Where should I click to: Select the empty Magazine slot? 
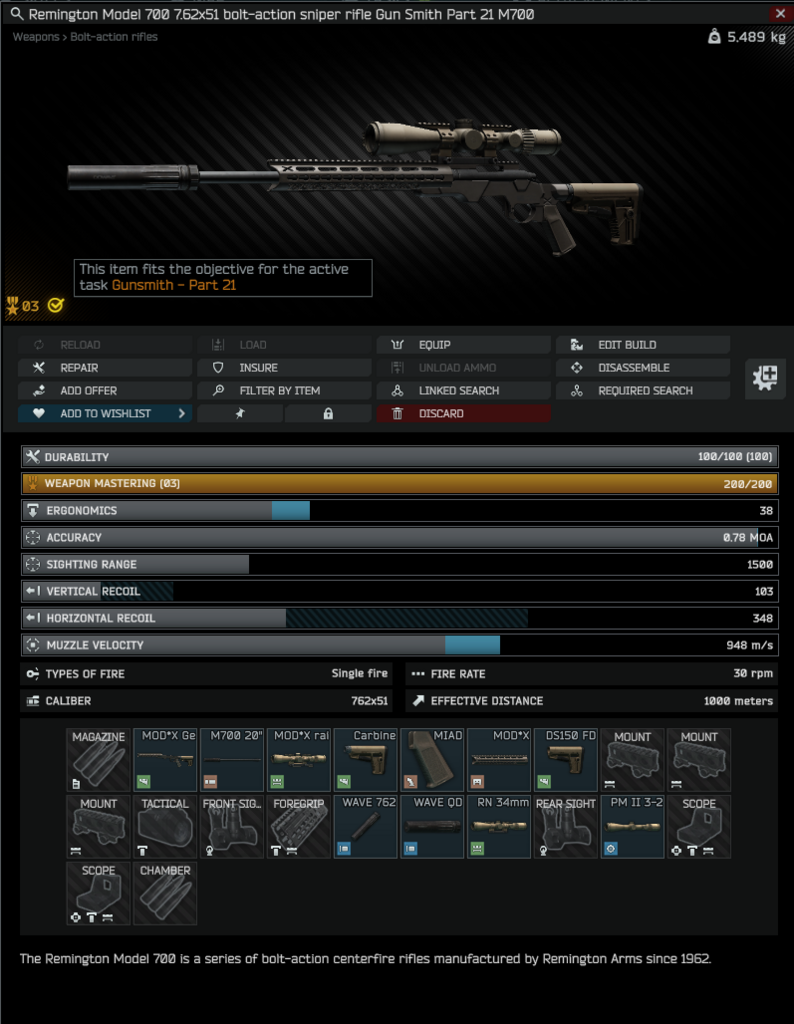(98, 760)
